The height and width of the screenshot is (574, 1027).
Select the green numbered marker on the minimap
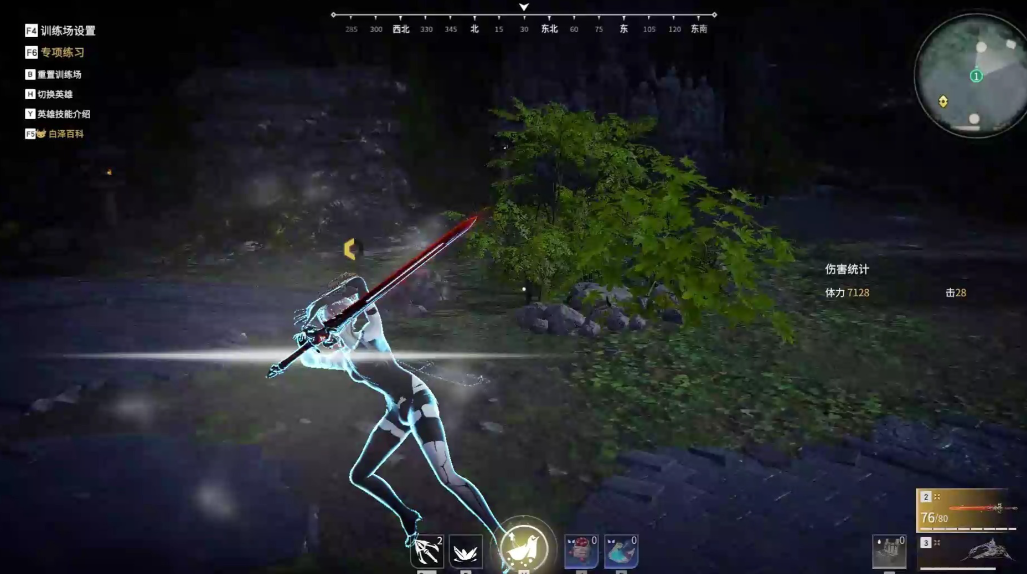(x=976, y=76)
